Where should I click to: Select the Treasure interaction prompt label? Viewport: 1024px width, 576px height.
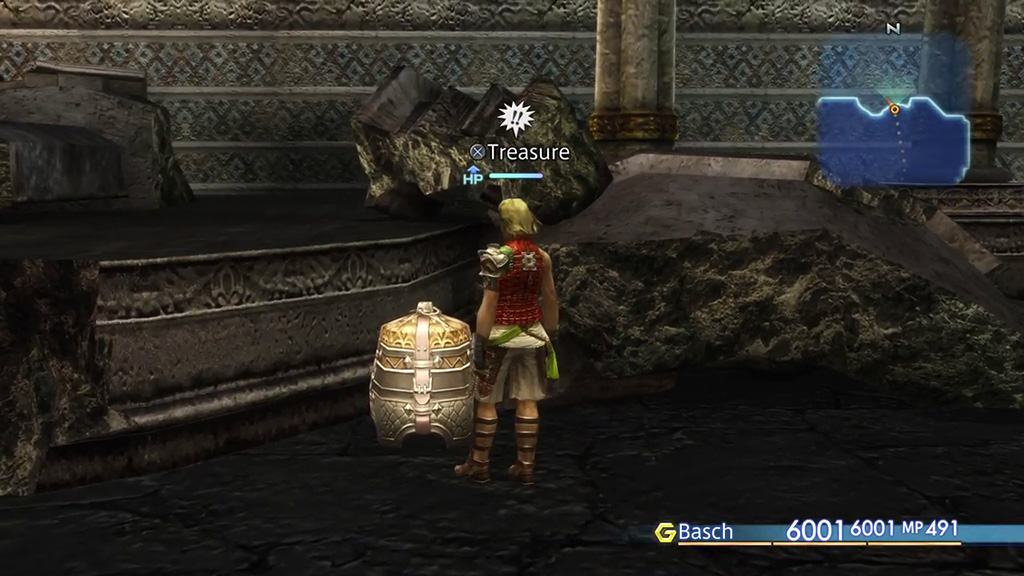(520, 152)
